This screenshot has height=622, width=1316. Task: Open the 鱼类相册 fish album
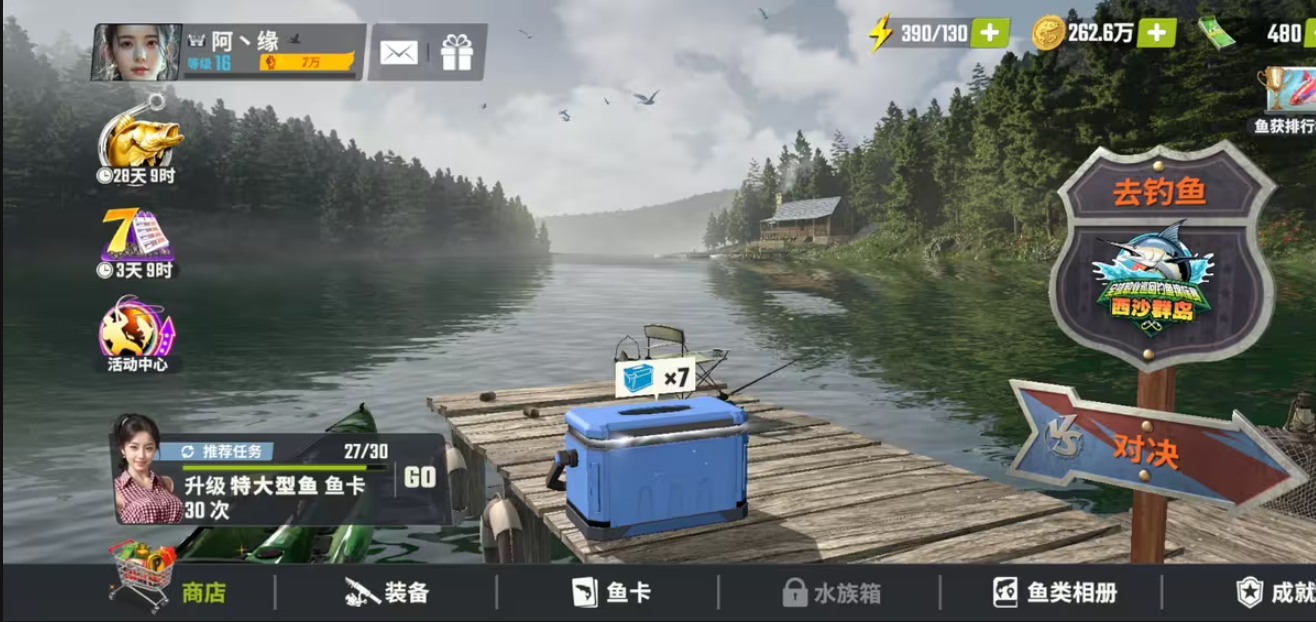click(1054, 592)
